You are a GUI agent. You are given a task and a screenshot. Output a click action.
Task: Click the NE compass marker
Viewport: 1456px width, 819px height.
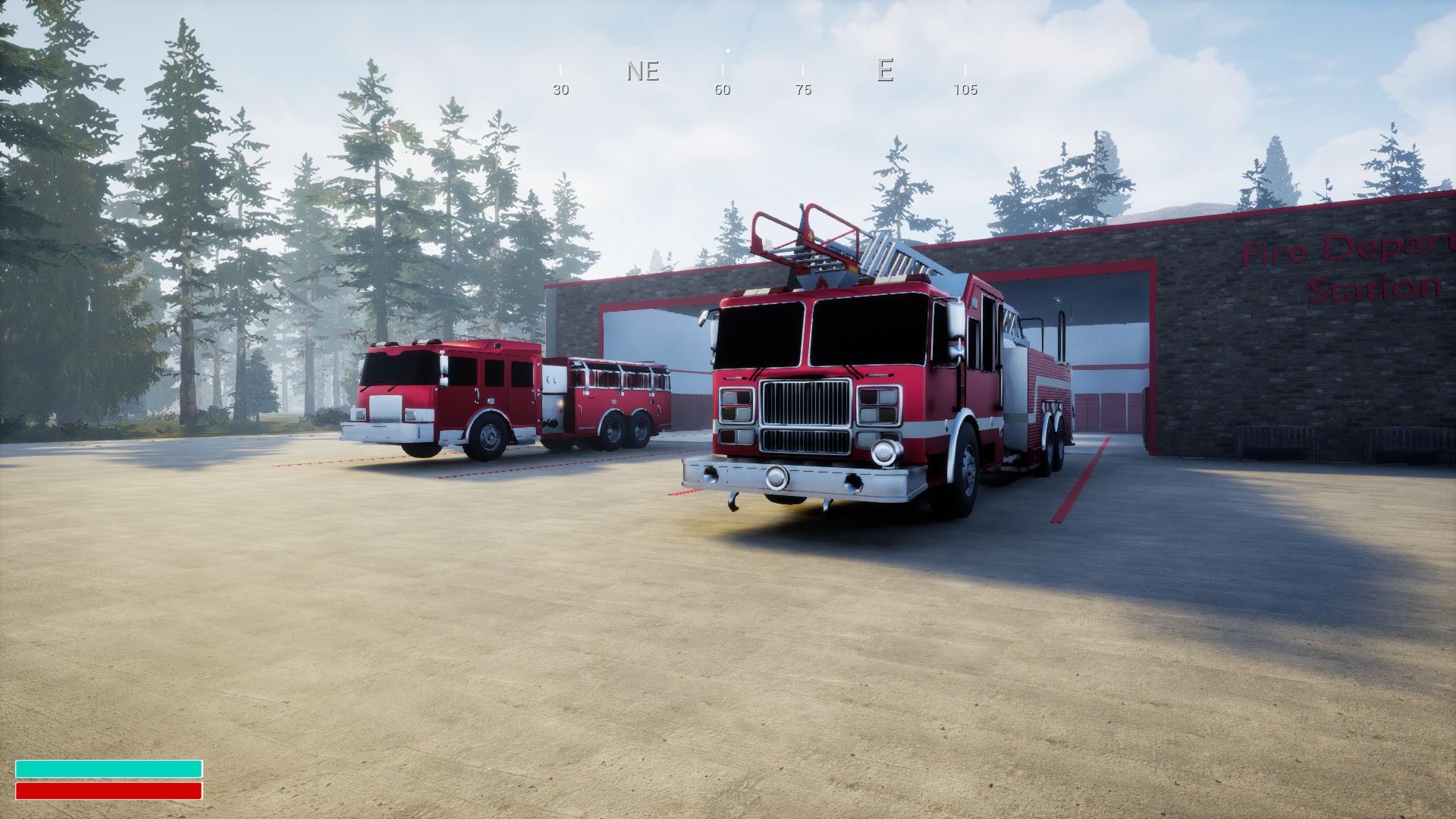[x=641, y=72]
